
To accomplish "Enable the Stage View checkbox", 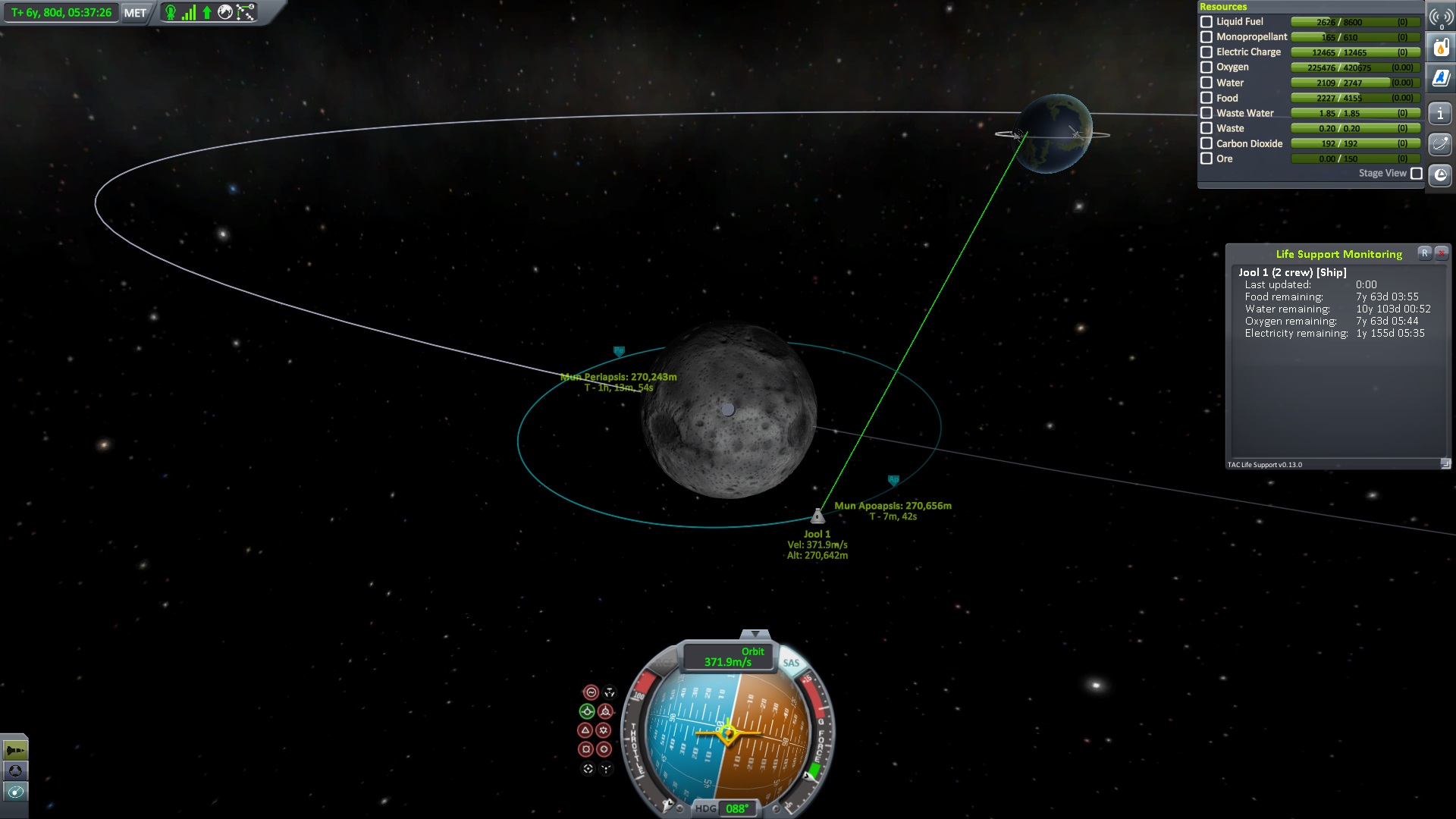I will (x=1417, y=174).
